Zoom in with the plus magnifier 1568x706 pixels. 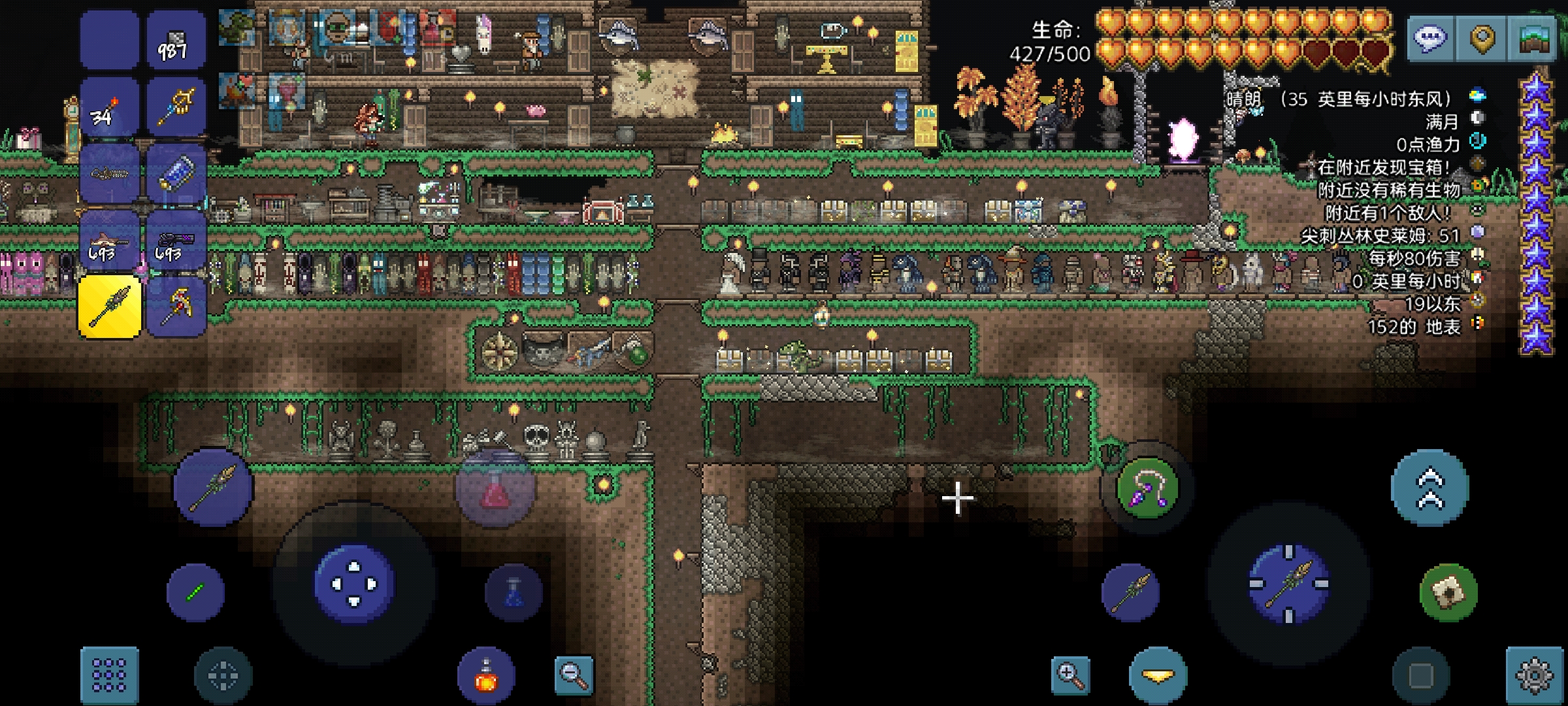(x=1071, y=675)
